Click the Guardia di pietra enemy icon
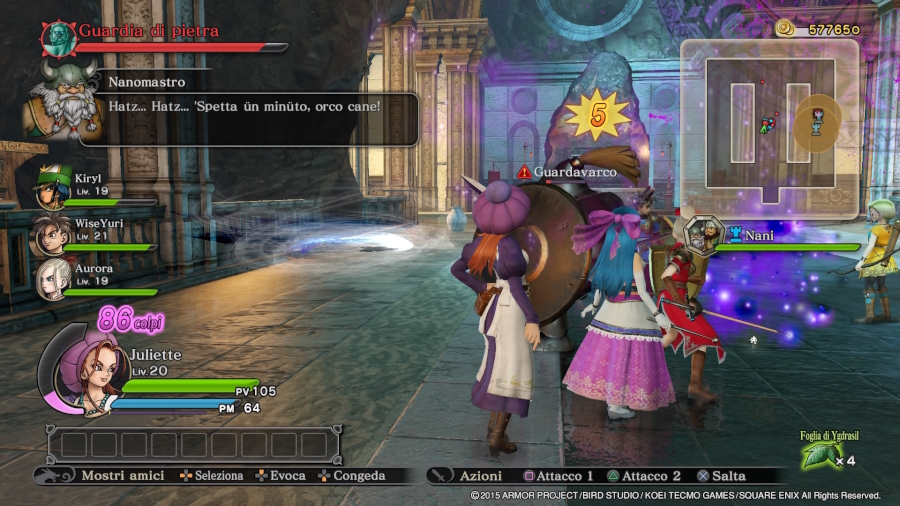This screenshot has width=900, height=506. pos(58,37)
